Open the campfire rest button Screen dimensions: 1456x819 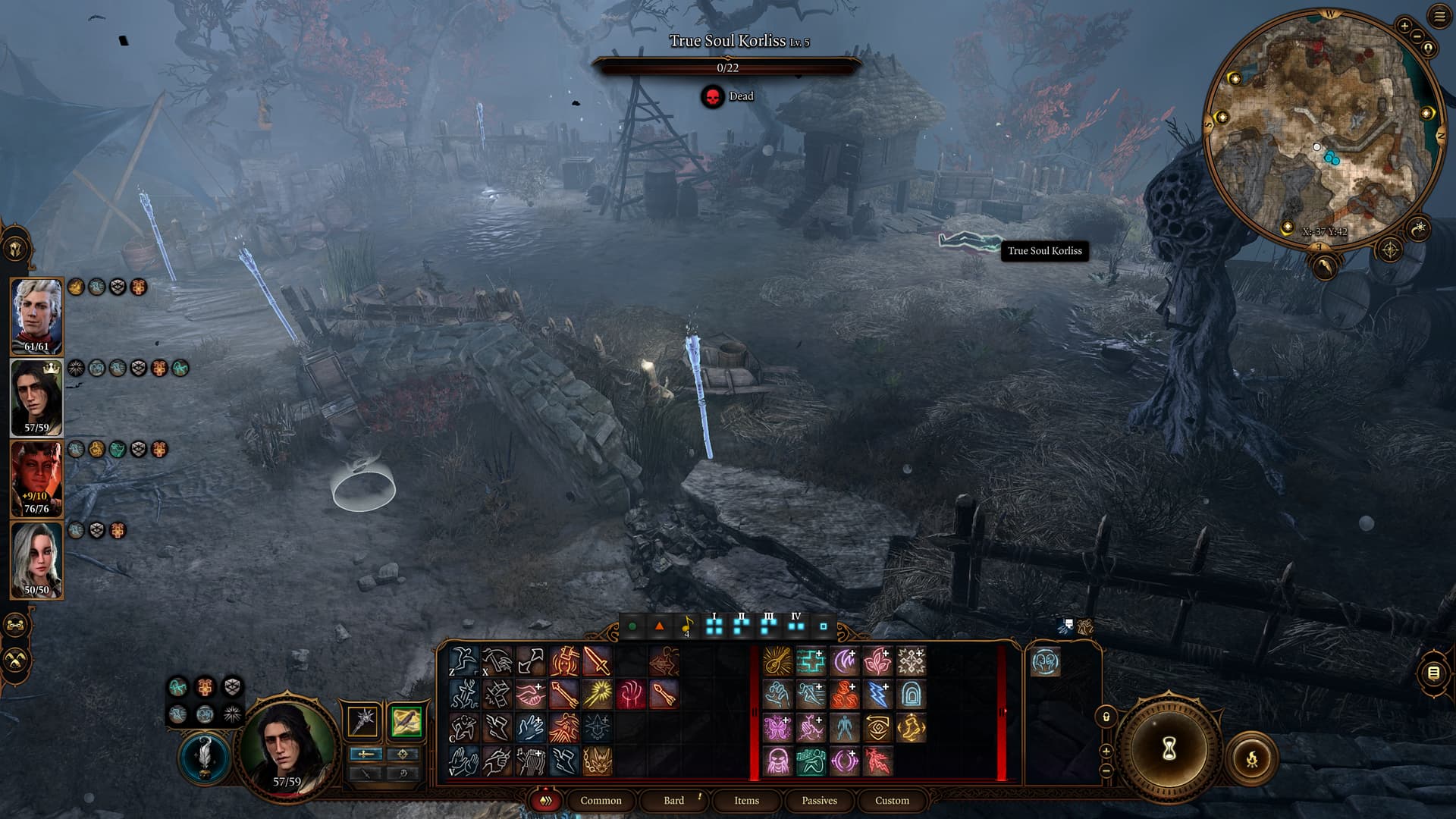point(1252,758)
